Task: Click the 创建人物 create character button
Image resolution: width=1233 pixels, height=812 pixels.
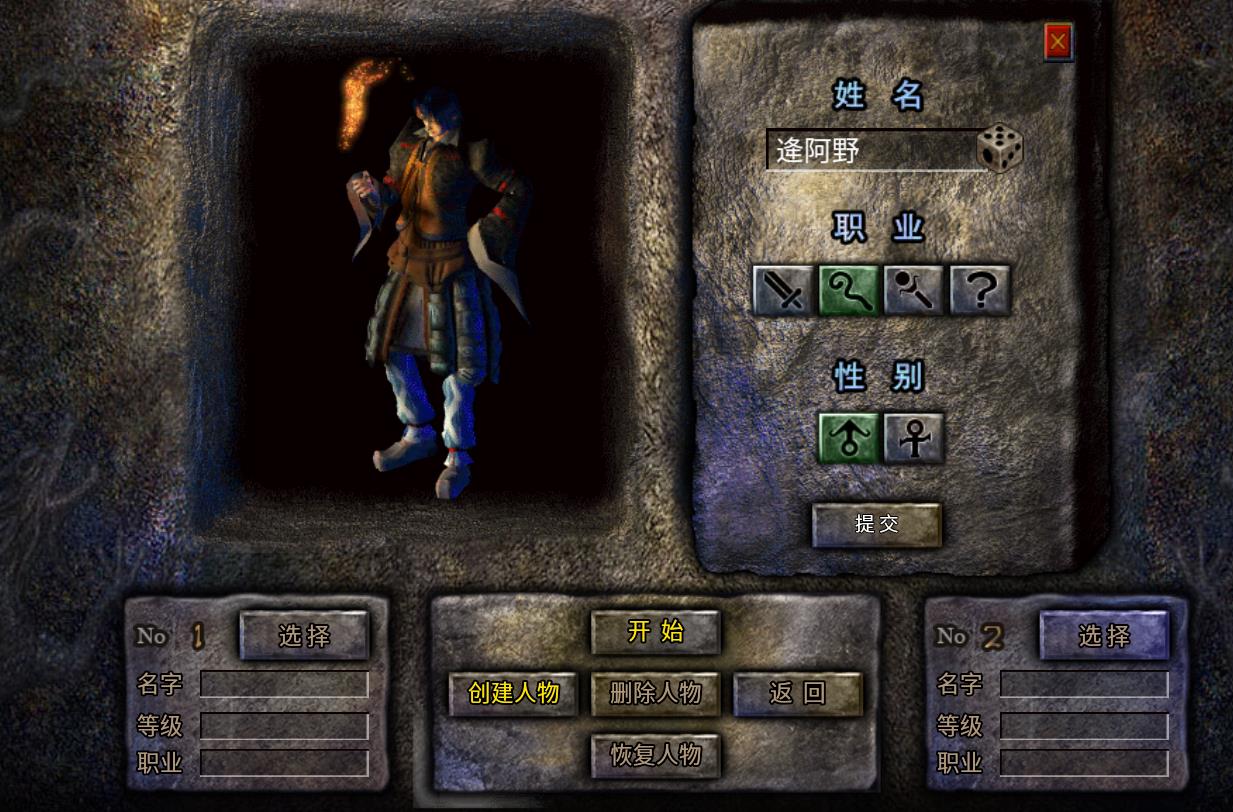Action: coord(513,693)
